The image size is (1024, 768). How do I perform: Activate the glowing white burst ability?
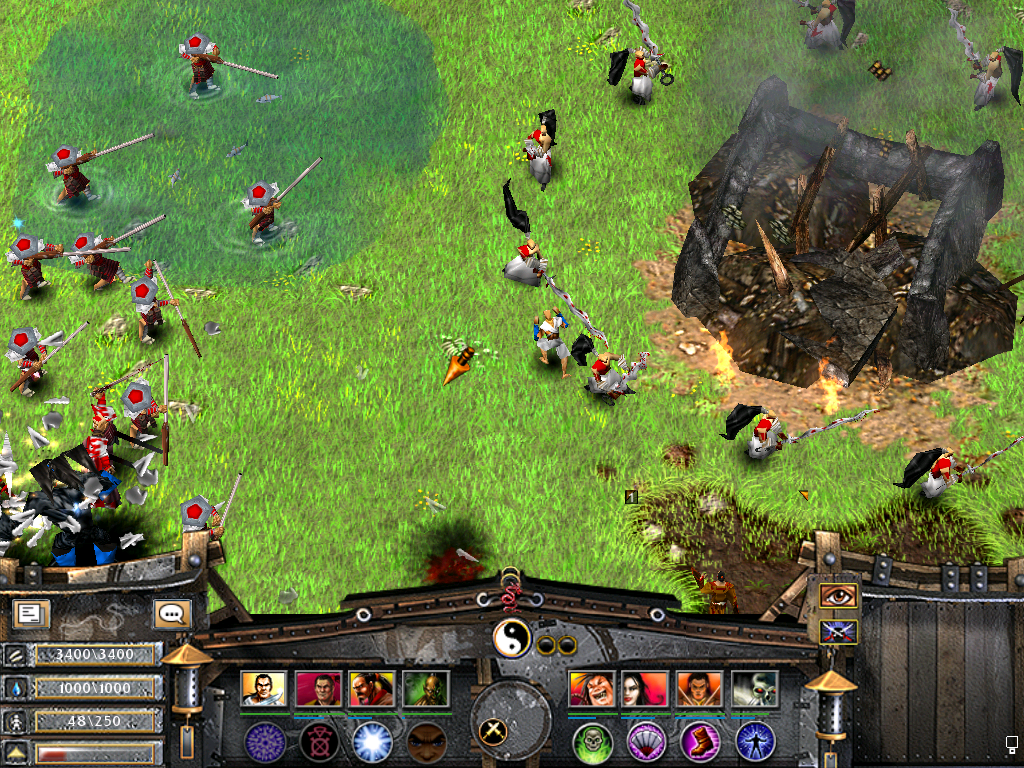click(x=372, y=741)
